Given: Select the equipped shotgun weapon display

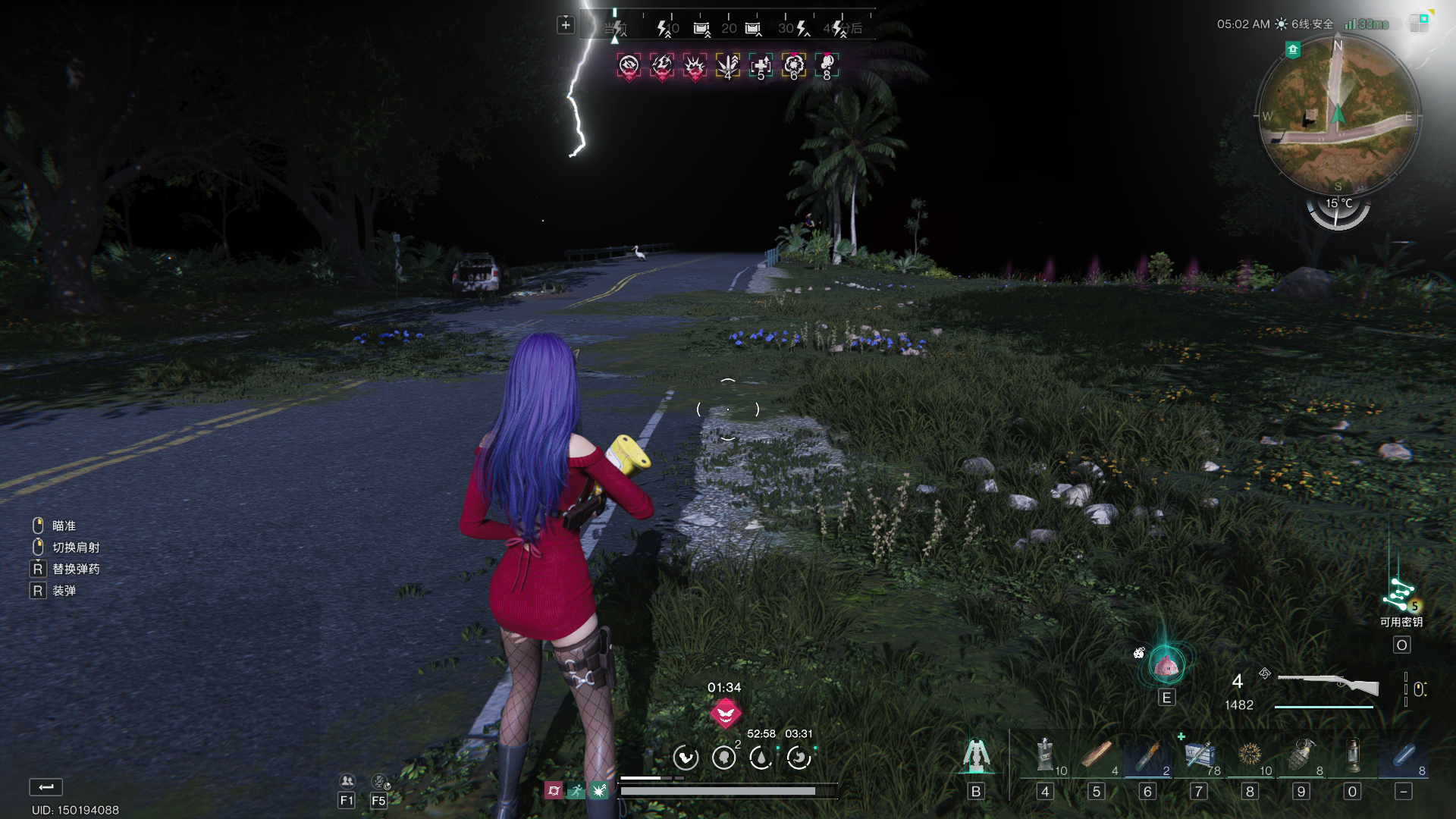Looking at the screenshot, I should tap(1328, 685).
